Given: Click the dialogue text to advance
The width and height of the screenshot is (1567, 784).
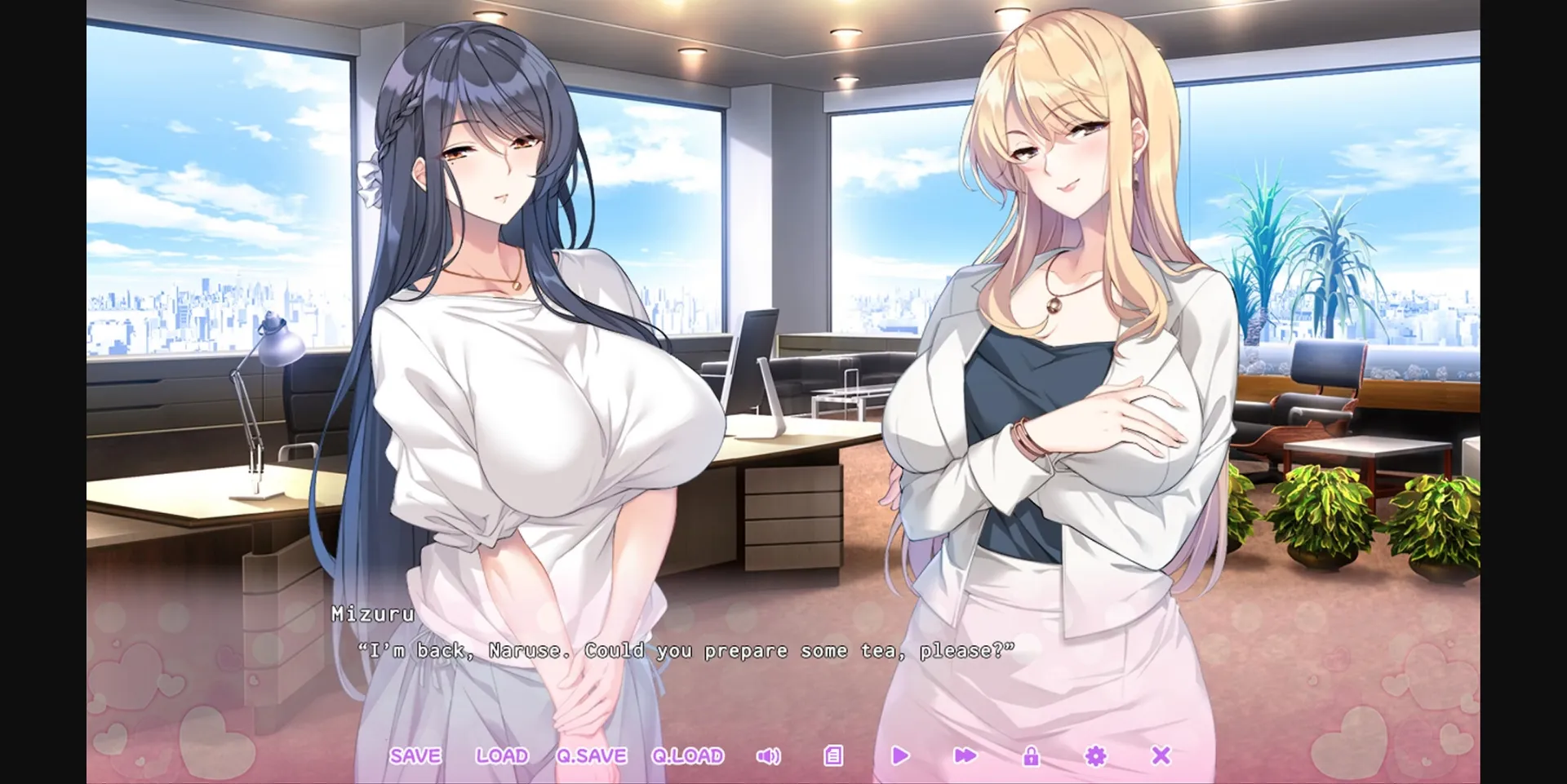Looking at the screenshot, I should [x=686, y=650].
